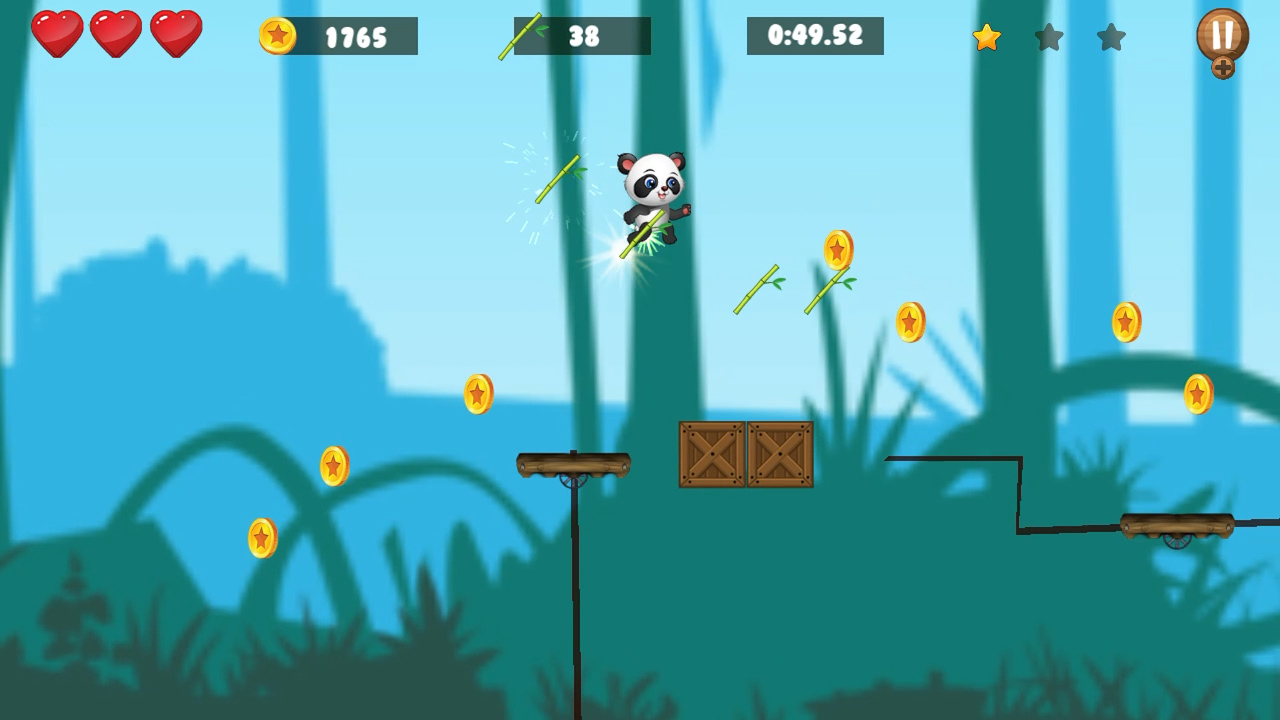This screenshot has width=1280, height=720.
Task: Click the timer showing 0:49.52
Action: click(815, 35)
